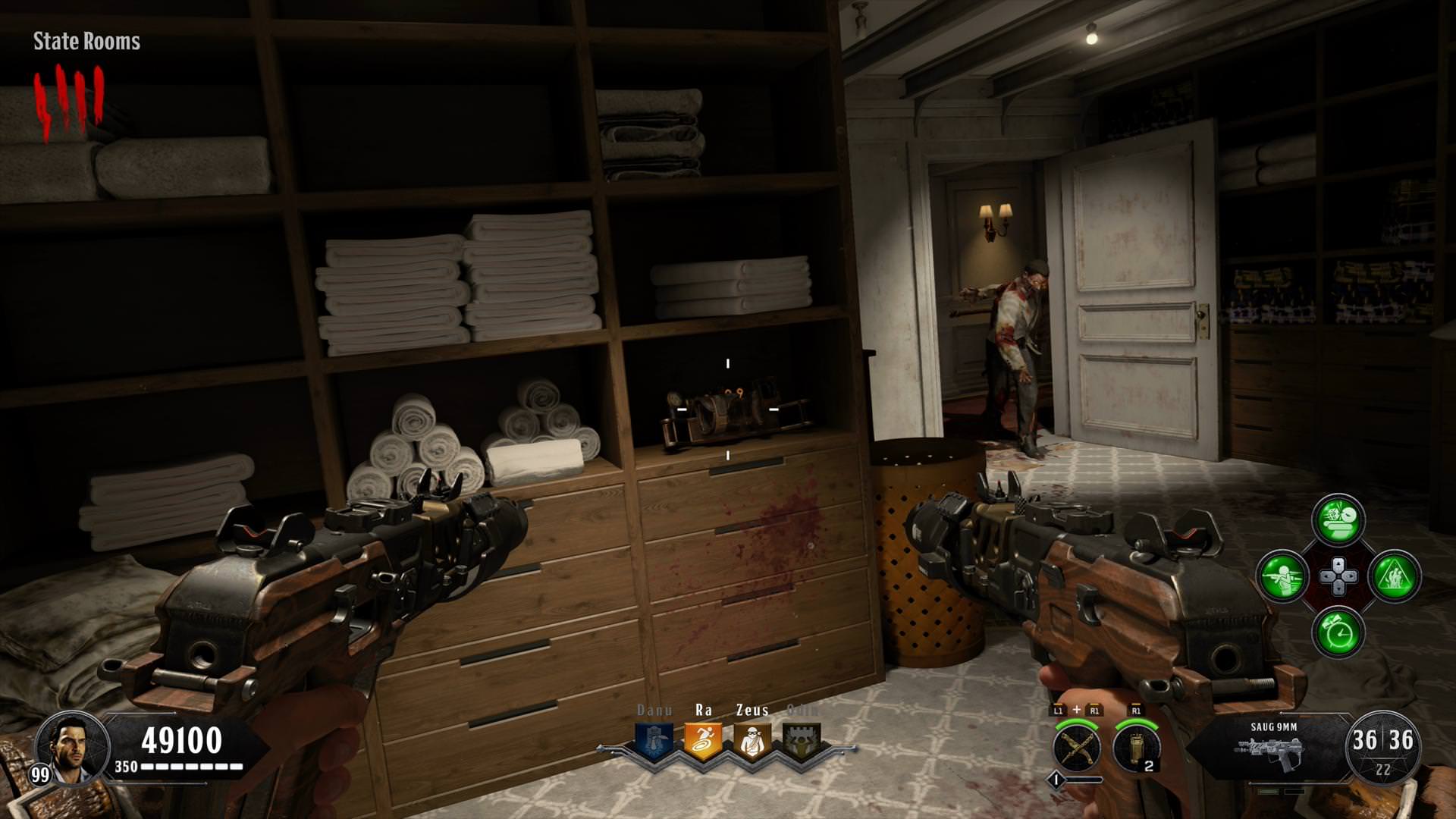Activate the crossed blades special weapon
The height and width of the screenshot is (819, 1456).
pos(1077,746)
